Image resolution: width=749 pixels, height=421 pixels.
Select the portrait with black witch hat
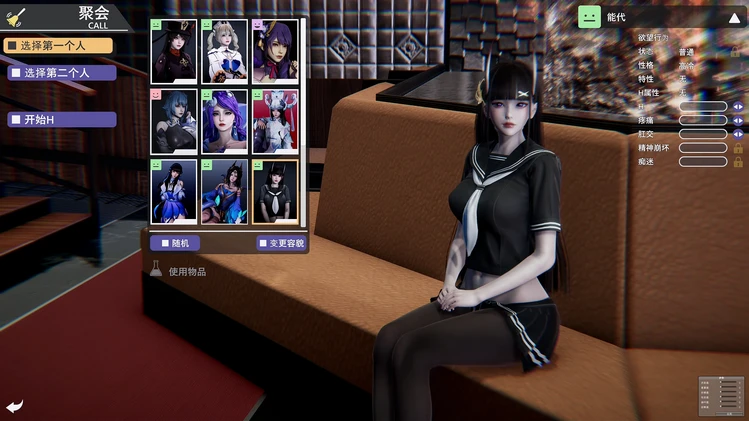[x=175, y=52]
